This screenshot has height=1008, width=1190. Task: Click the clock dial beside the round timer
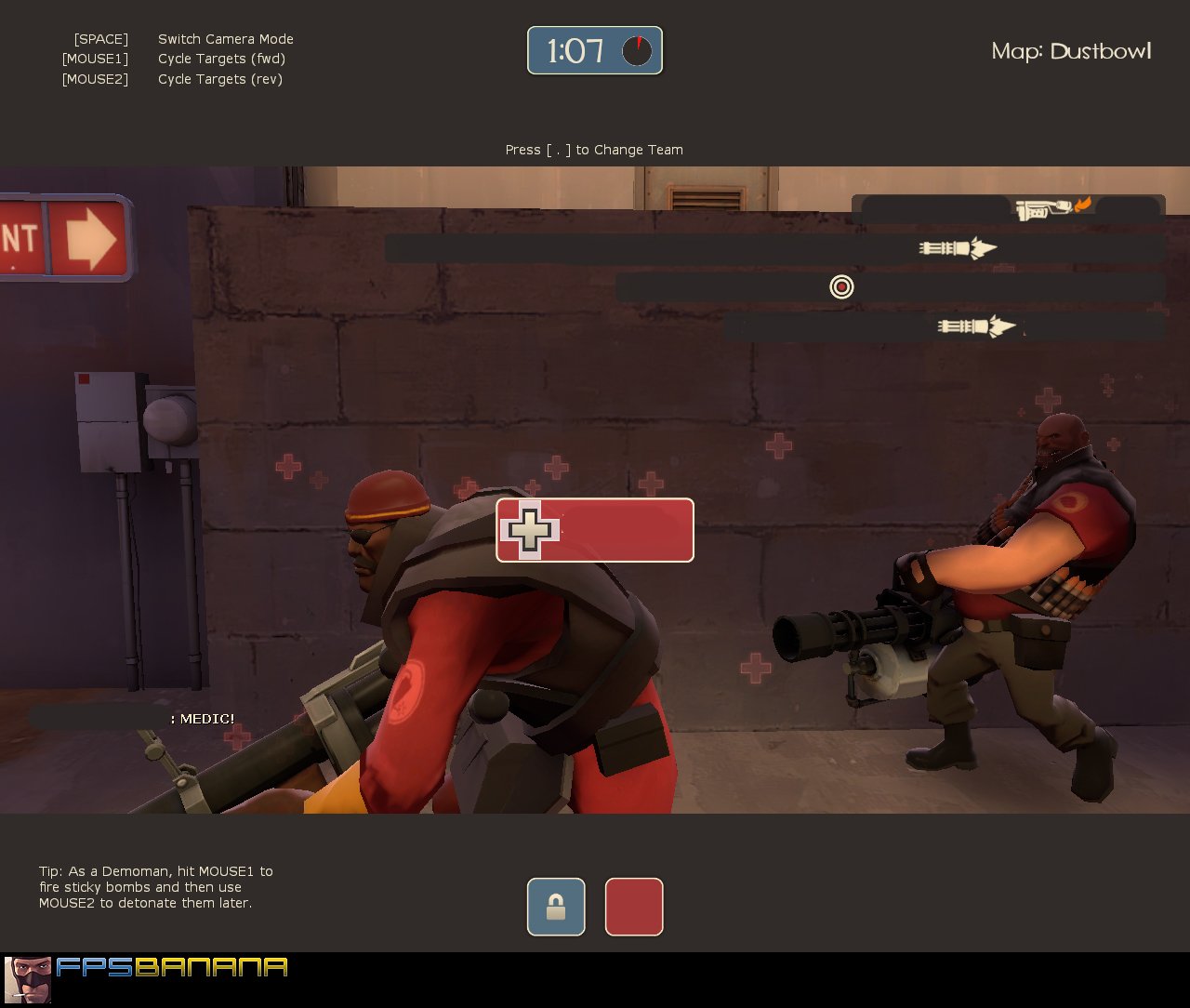[x=637, y=51]
